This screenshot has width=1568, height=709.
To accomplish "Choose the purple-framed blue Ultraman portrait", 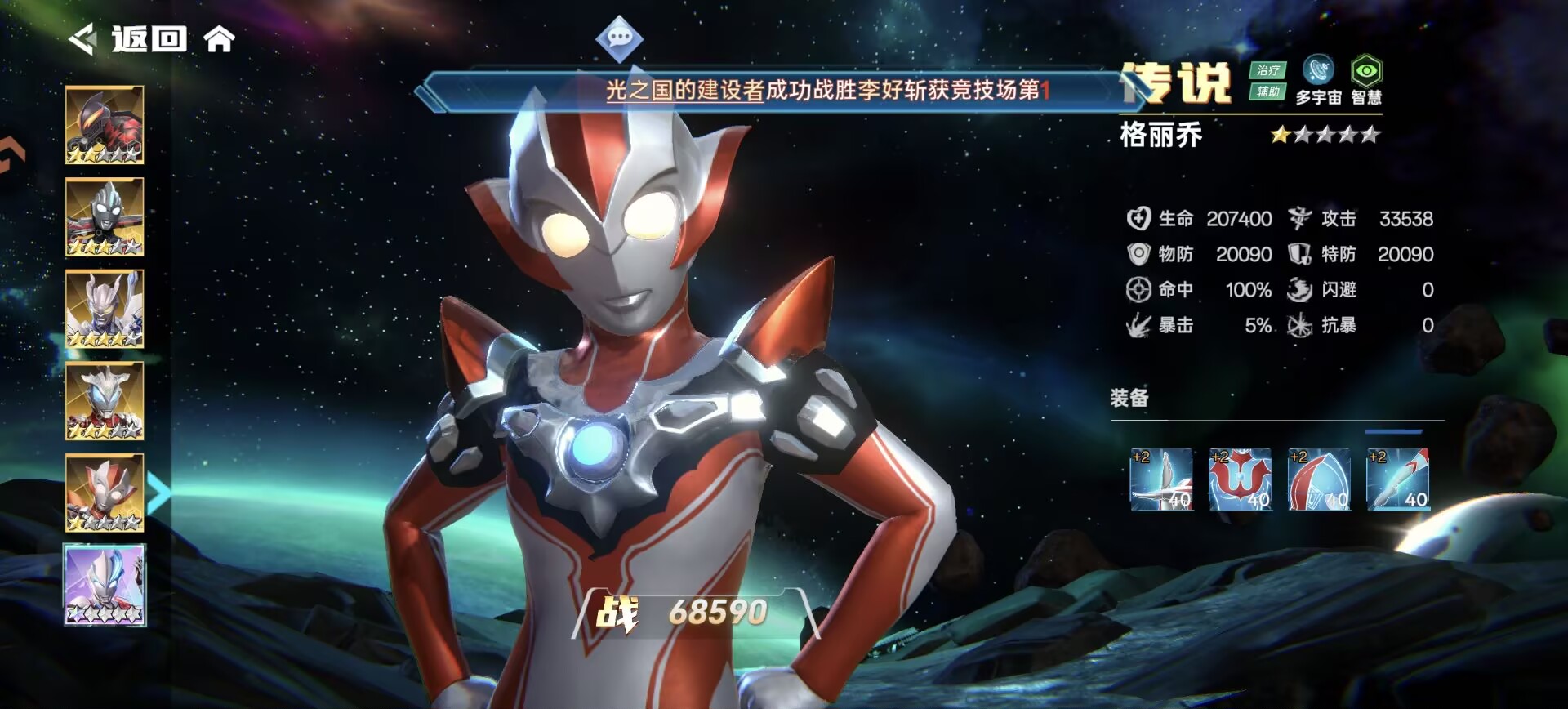I will pos(105,585).
